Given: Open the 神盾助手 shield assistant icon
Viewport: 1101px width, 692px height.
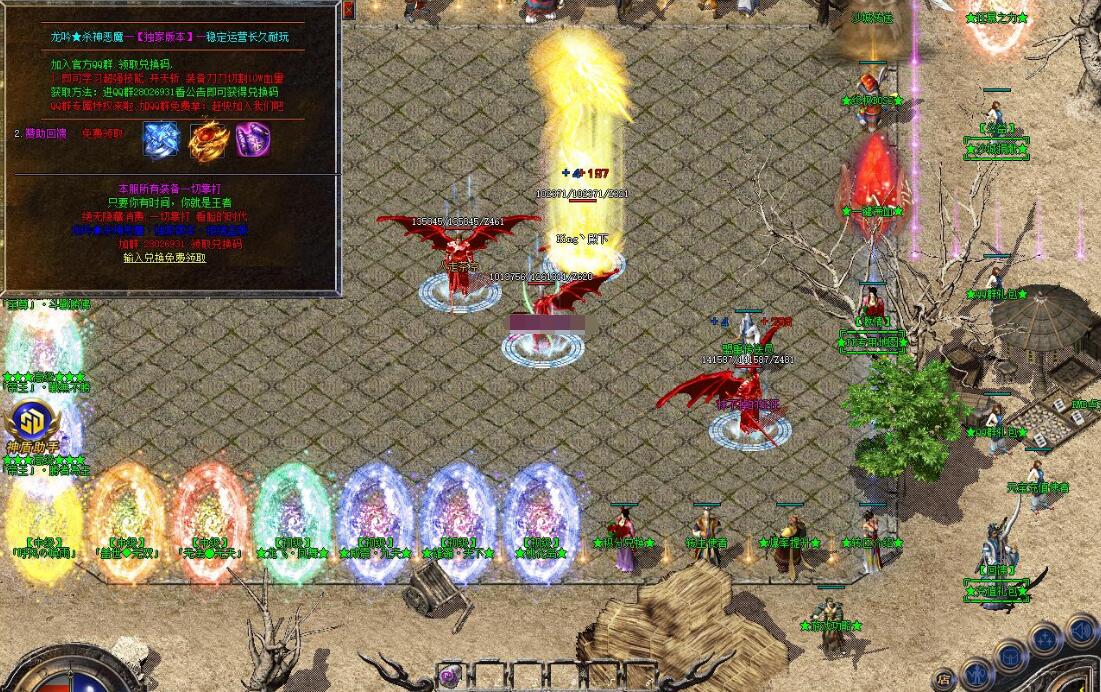Looking at the screenshot, I should point(34,425).
